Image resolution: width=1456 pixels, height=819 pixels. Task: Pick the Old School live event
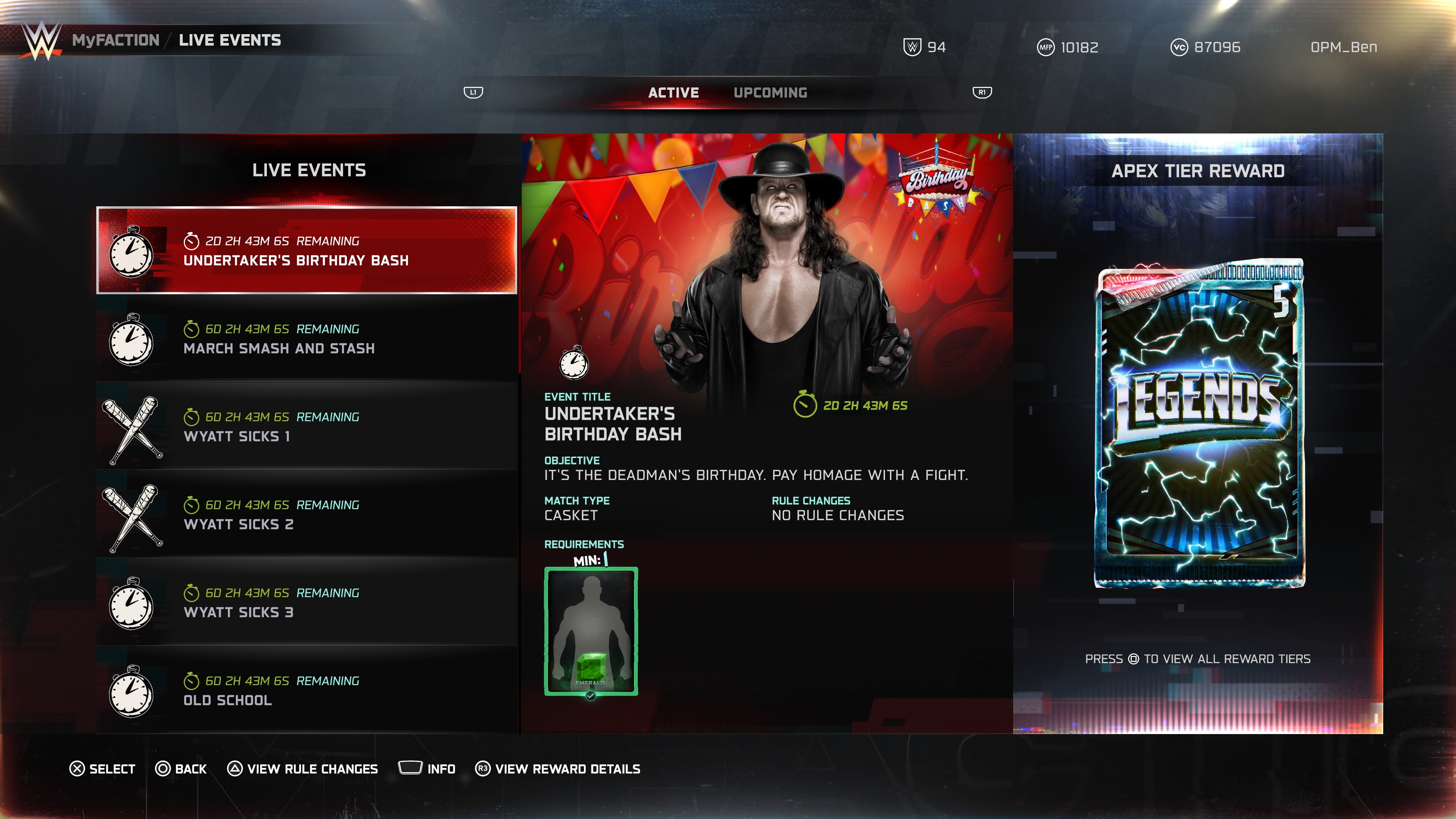pos(306,690)
